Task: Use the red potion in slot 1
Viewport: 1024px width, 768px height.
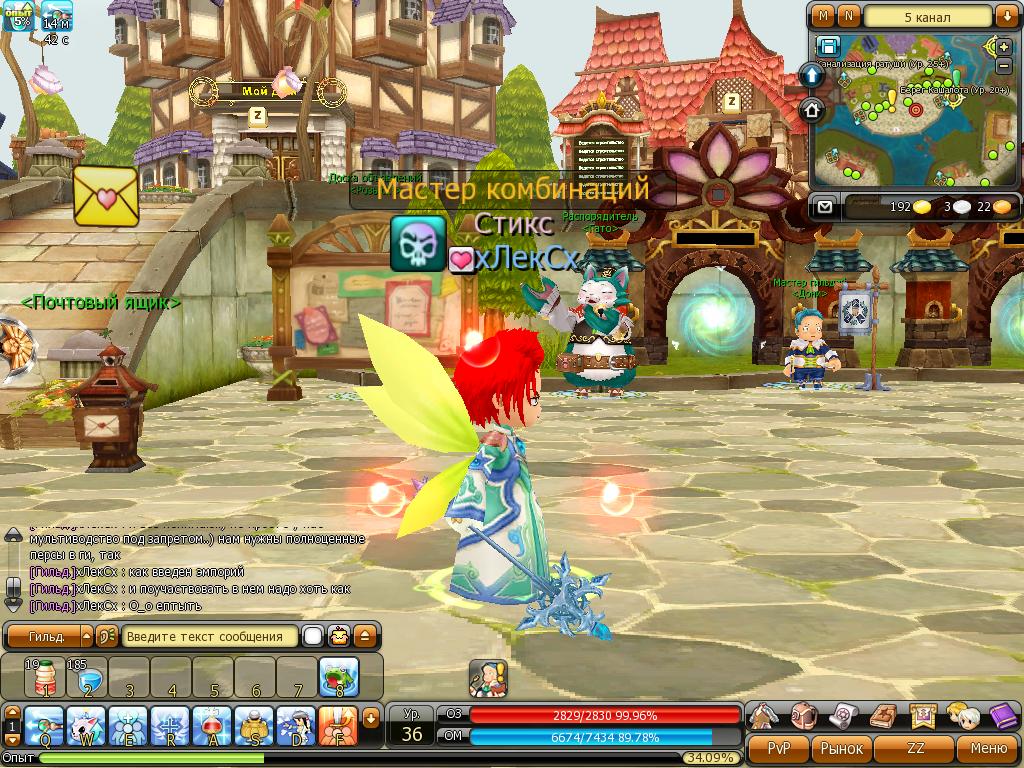Action: click(x=44, y=677)
